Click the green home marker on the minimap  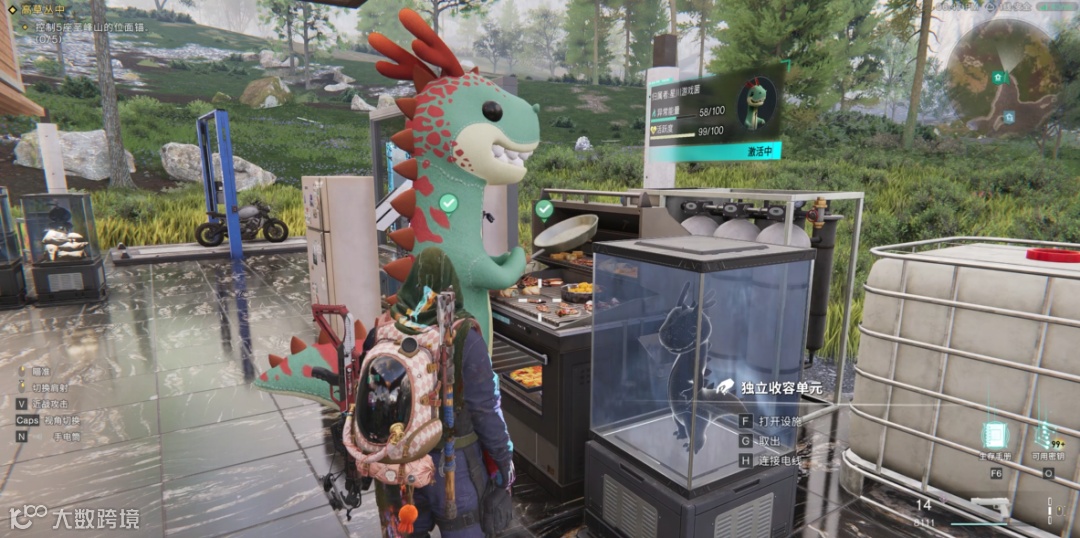[997, 77]
